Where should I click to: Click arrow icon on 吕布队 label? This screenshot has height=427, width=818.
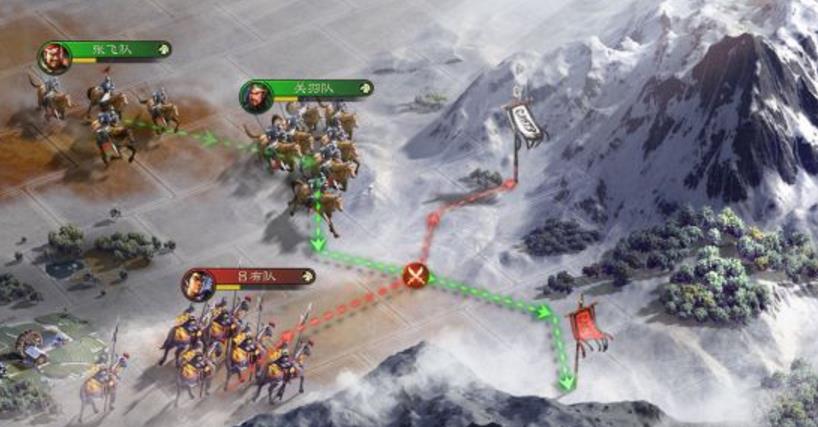pyautogui.click(x=305, y=276)
